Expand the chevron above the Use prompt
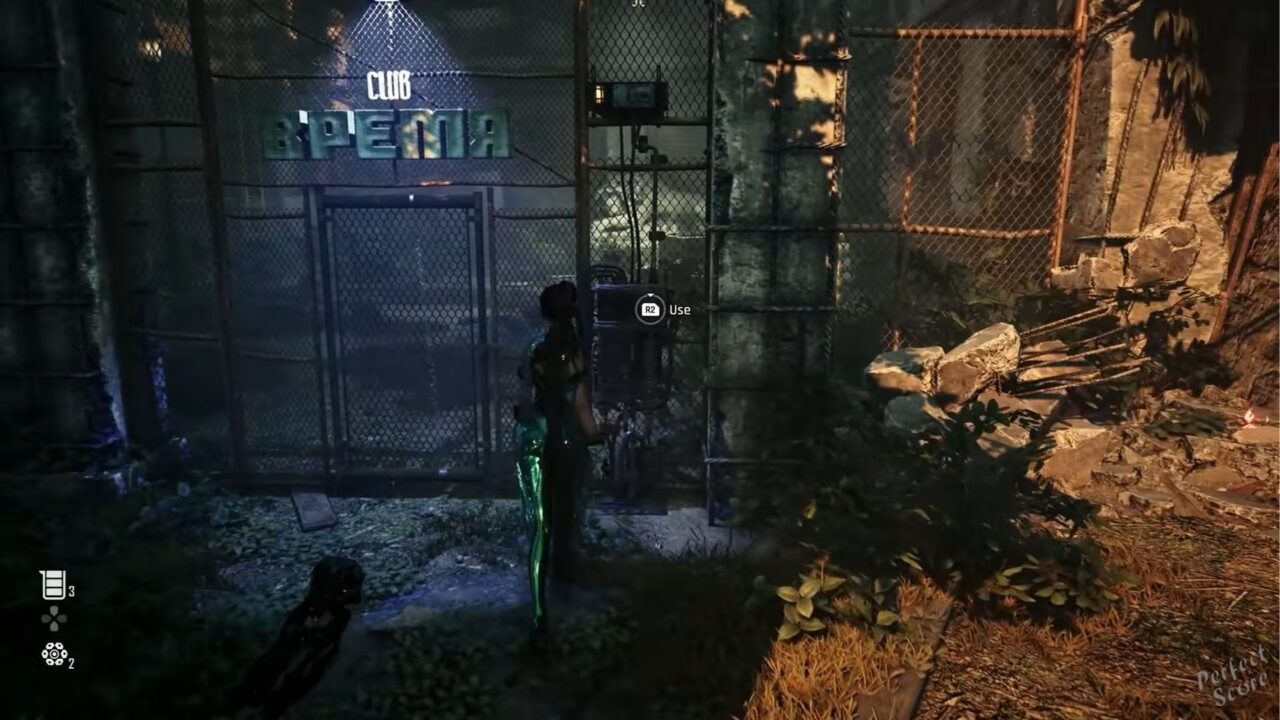The image size is (1280, 720). click(650, 295)
